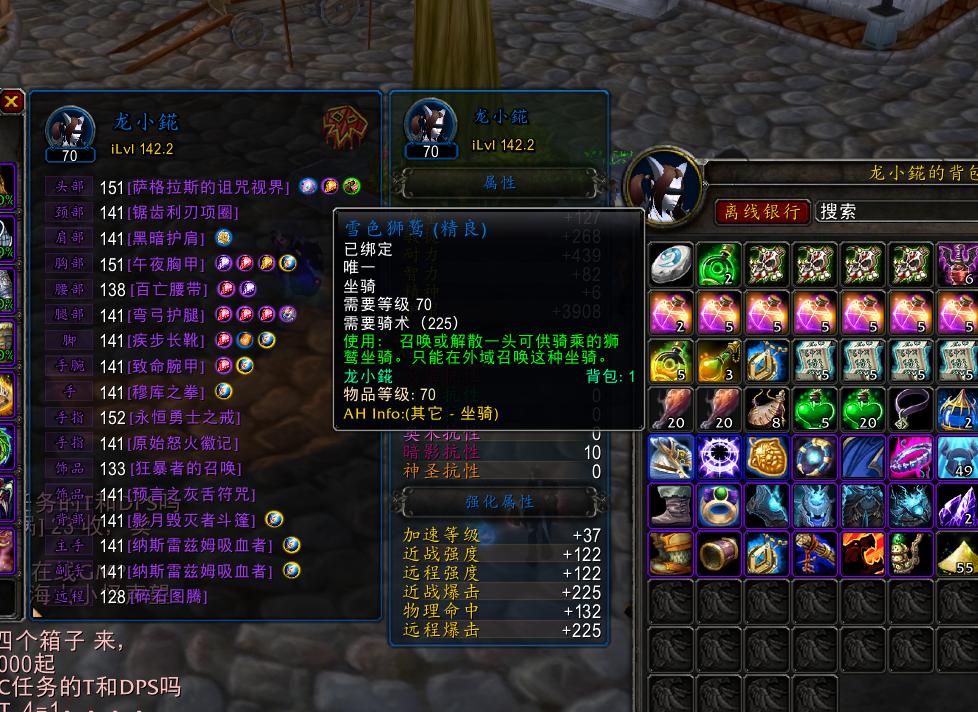Select the 狂暴者的召唤 trinket entry

pos(186,468)
